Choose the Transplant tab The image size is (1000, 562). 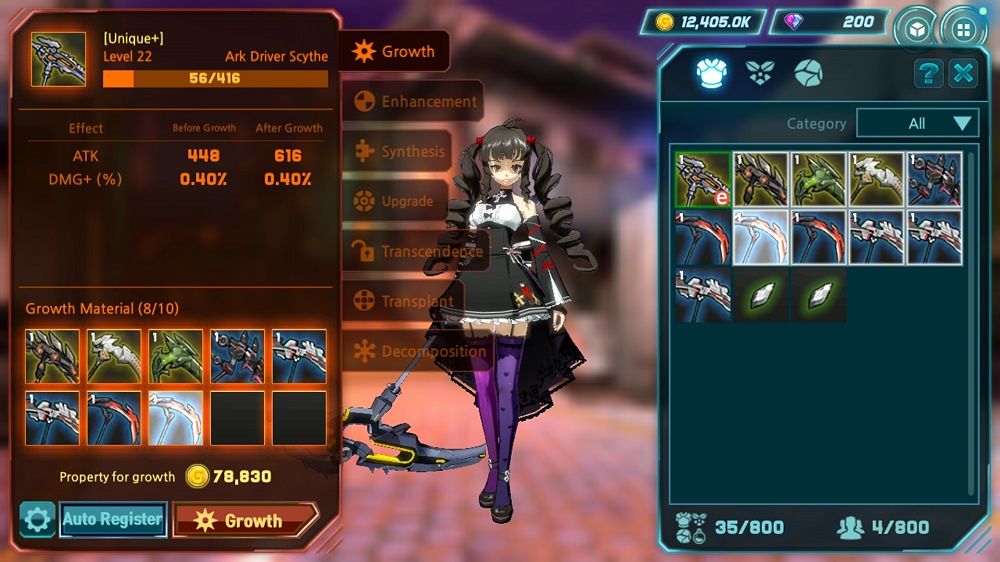coord(403,301)
